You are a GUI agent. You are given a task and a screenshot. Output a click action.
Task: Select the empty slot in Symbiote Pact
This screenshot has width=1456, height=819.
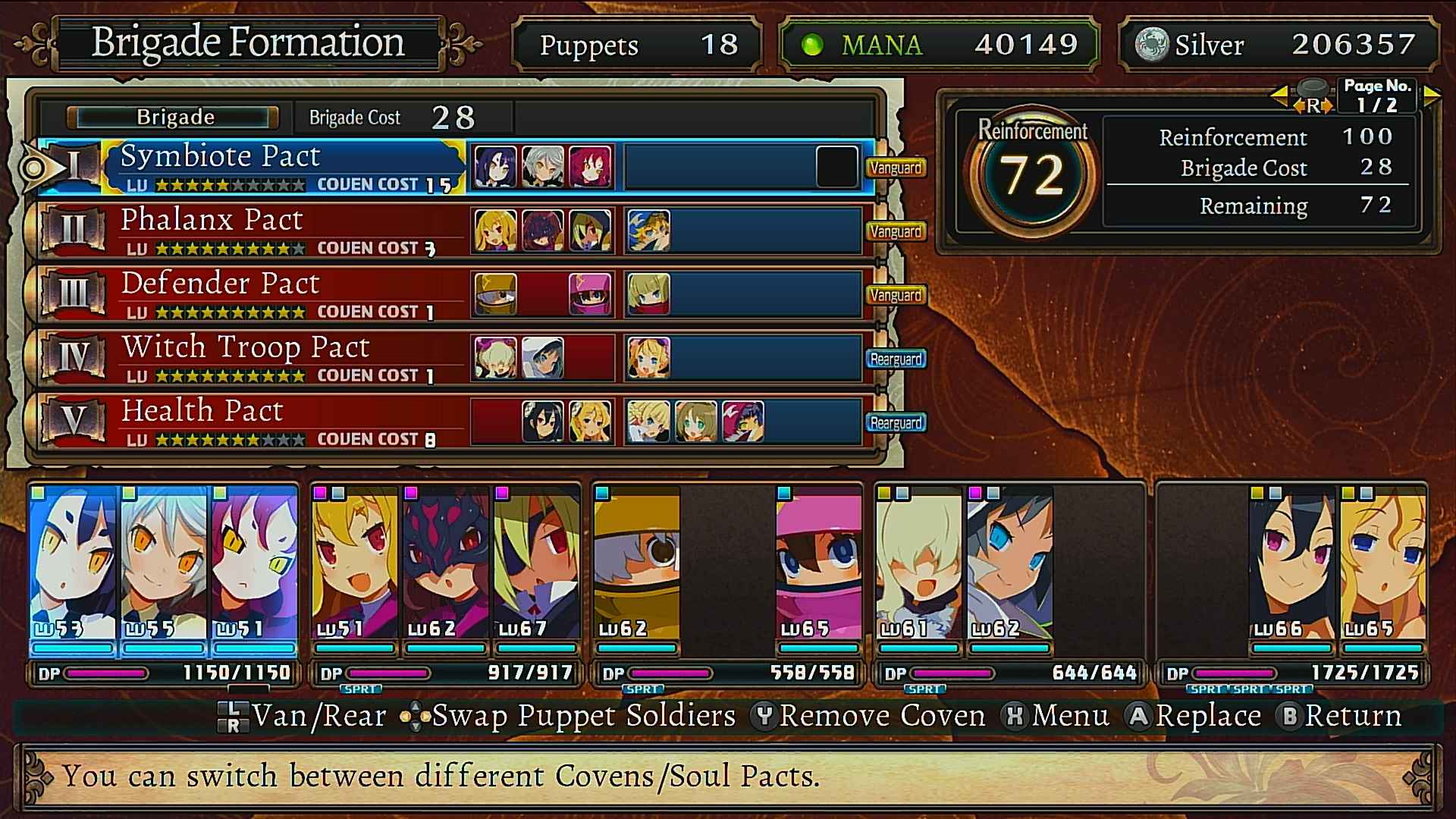(x=836, y=167)
